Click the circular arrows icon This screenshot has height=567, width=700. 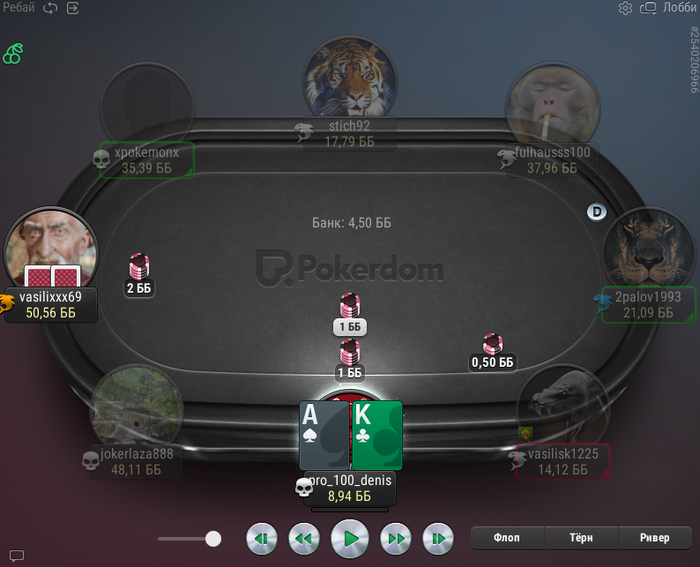pyautogui.click(x=50, y=8)
